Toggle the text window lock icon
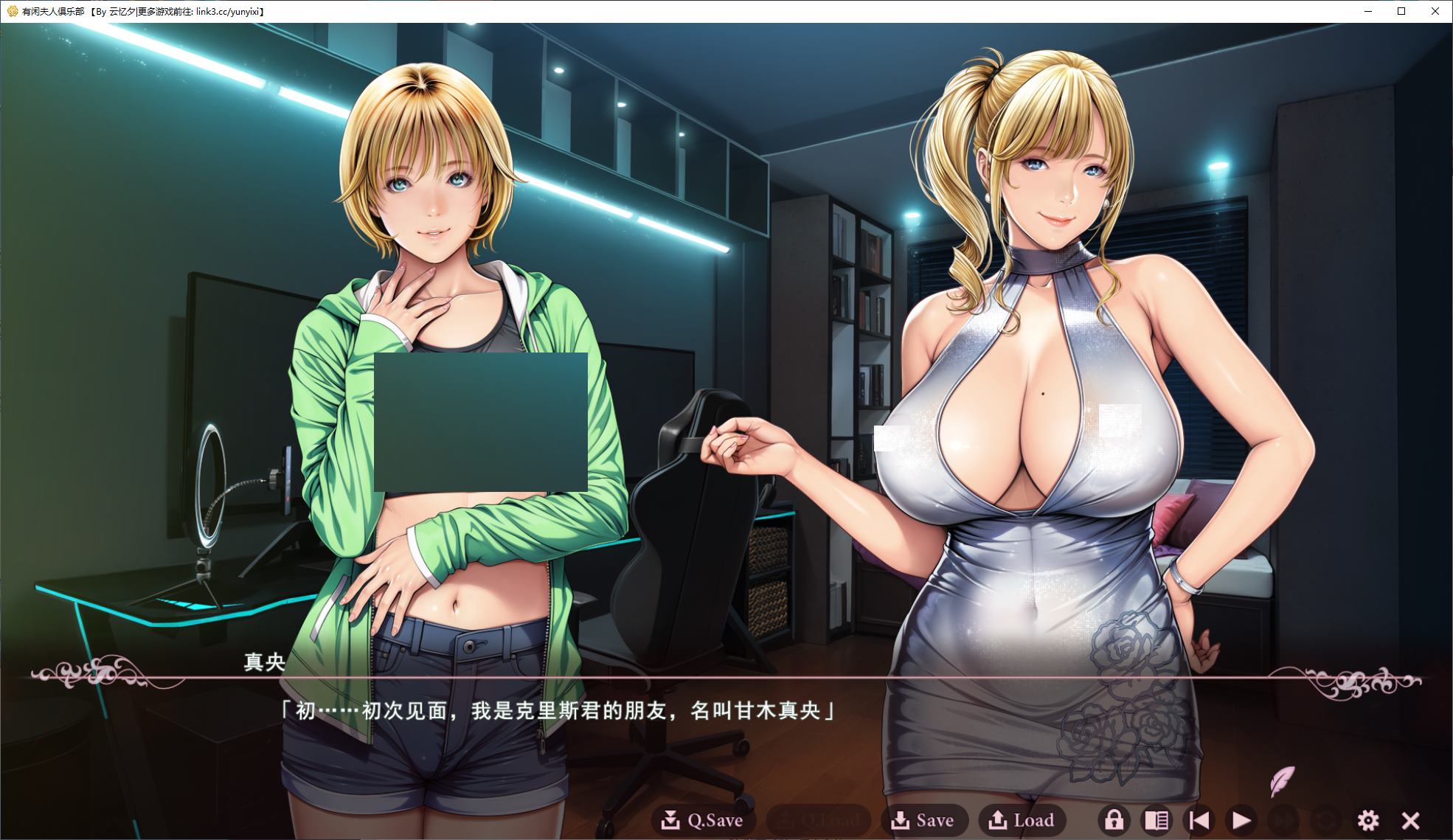 coord(1115,819)
